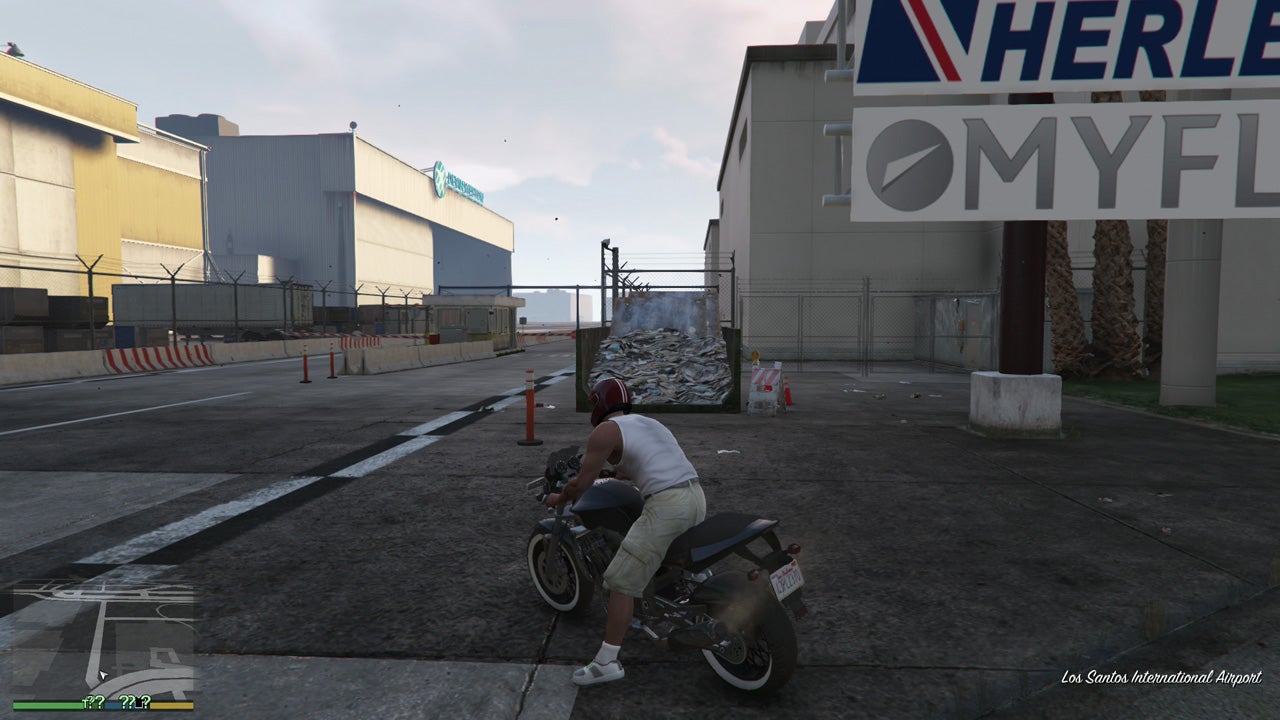The height and width of the screenshot is (720, 1280).
Task: Toggle the blue armor segment in the HUD
Action: [111, 706]
